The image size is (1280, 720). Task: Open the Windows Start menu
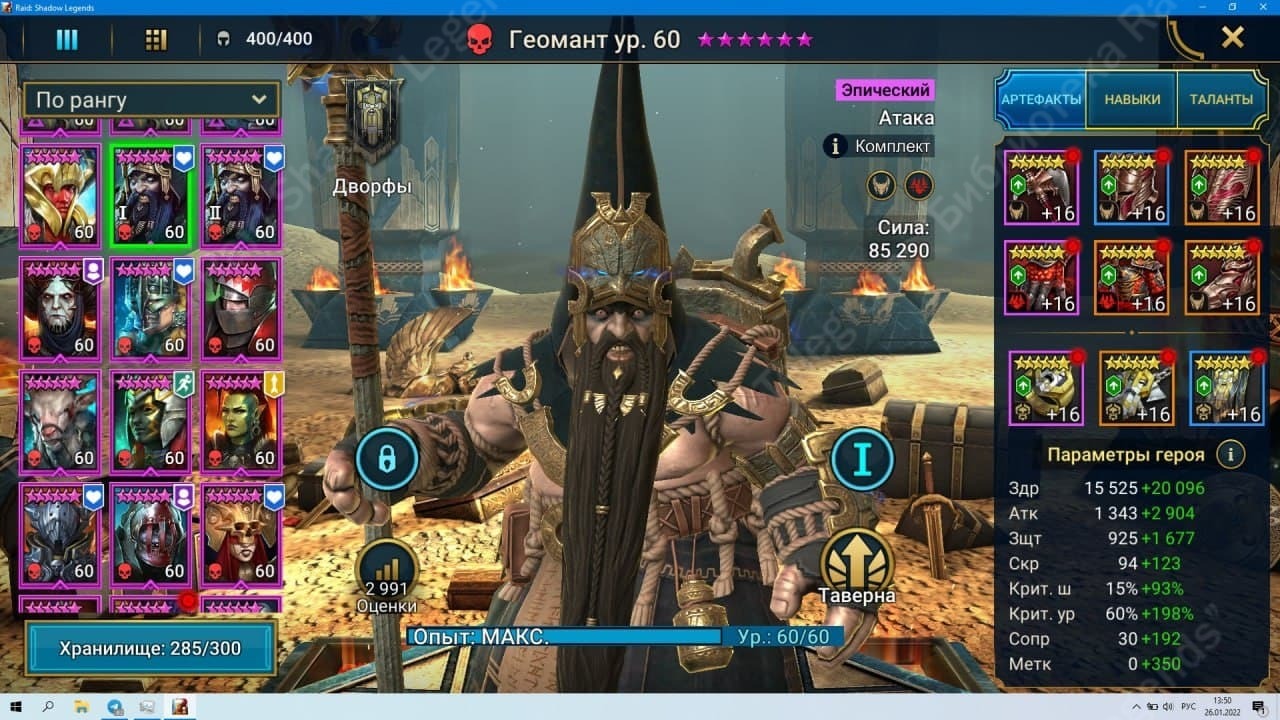17,707
